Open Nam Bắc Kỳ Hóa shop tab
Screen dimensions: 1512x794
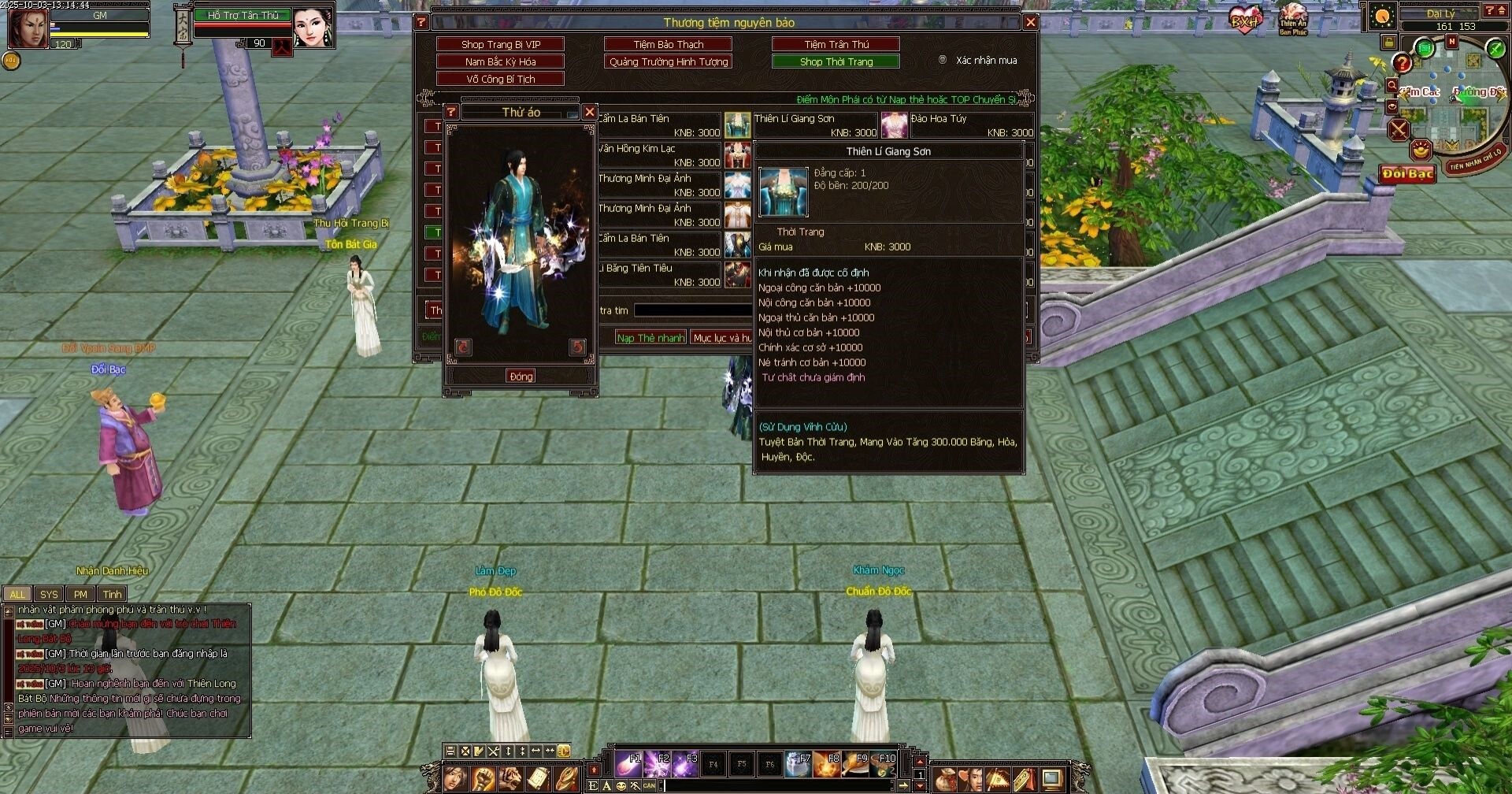click(501, 61)
